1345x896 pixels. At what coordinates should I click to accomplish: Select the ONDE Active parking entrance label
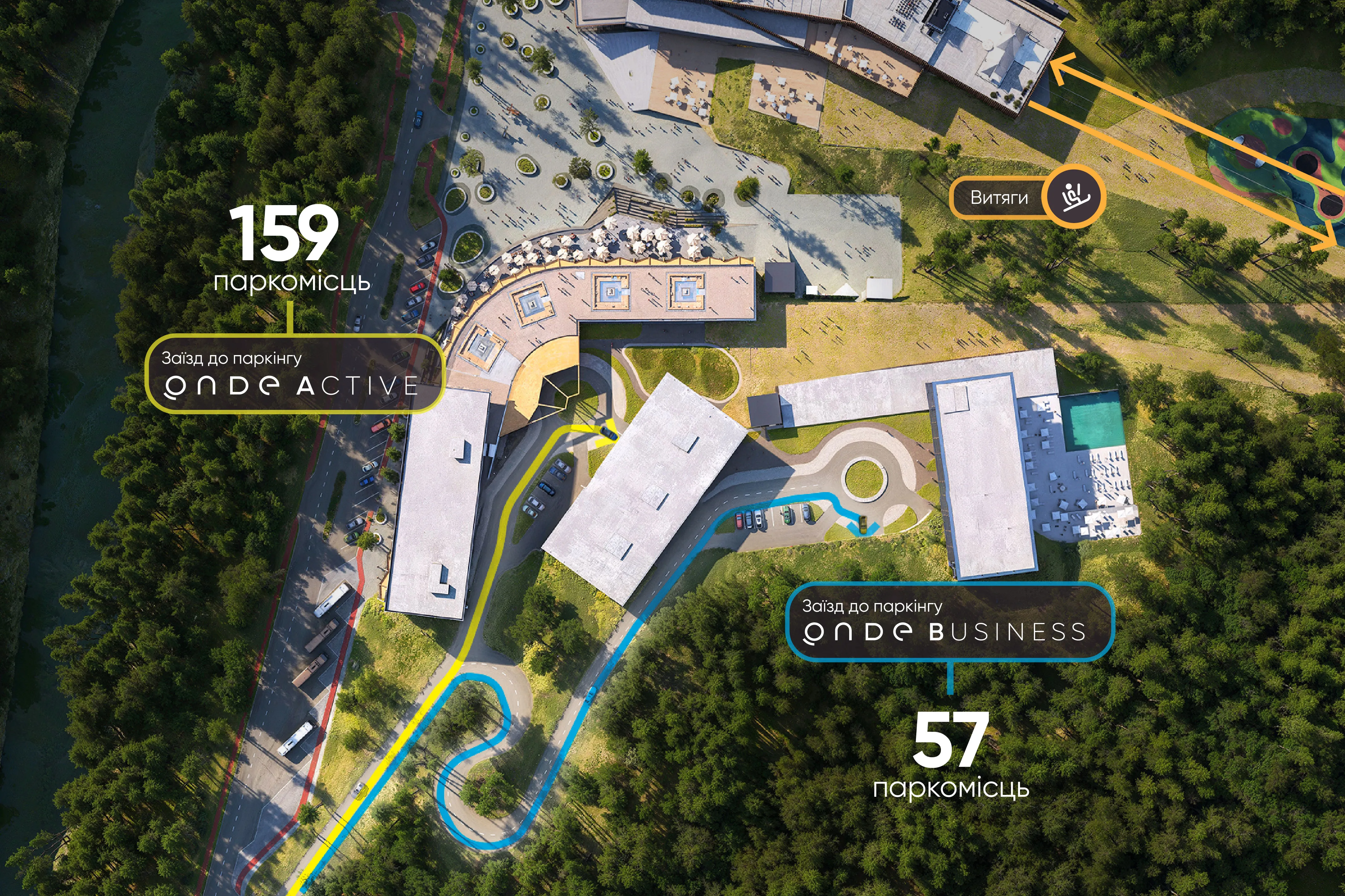pos(294,374)
